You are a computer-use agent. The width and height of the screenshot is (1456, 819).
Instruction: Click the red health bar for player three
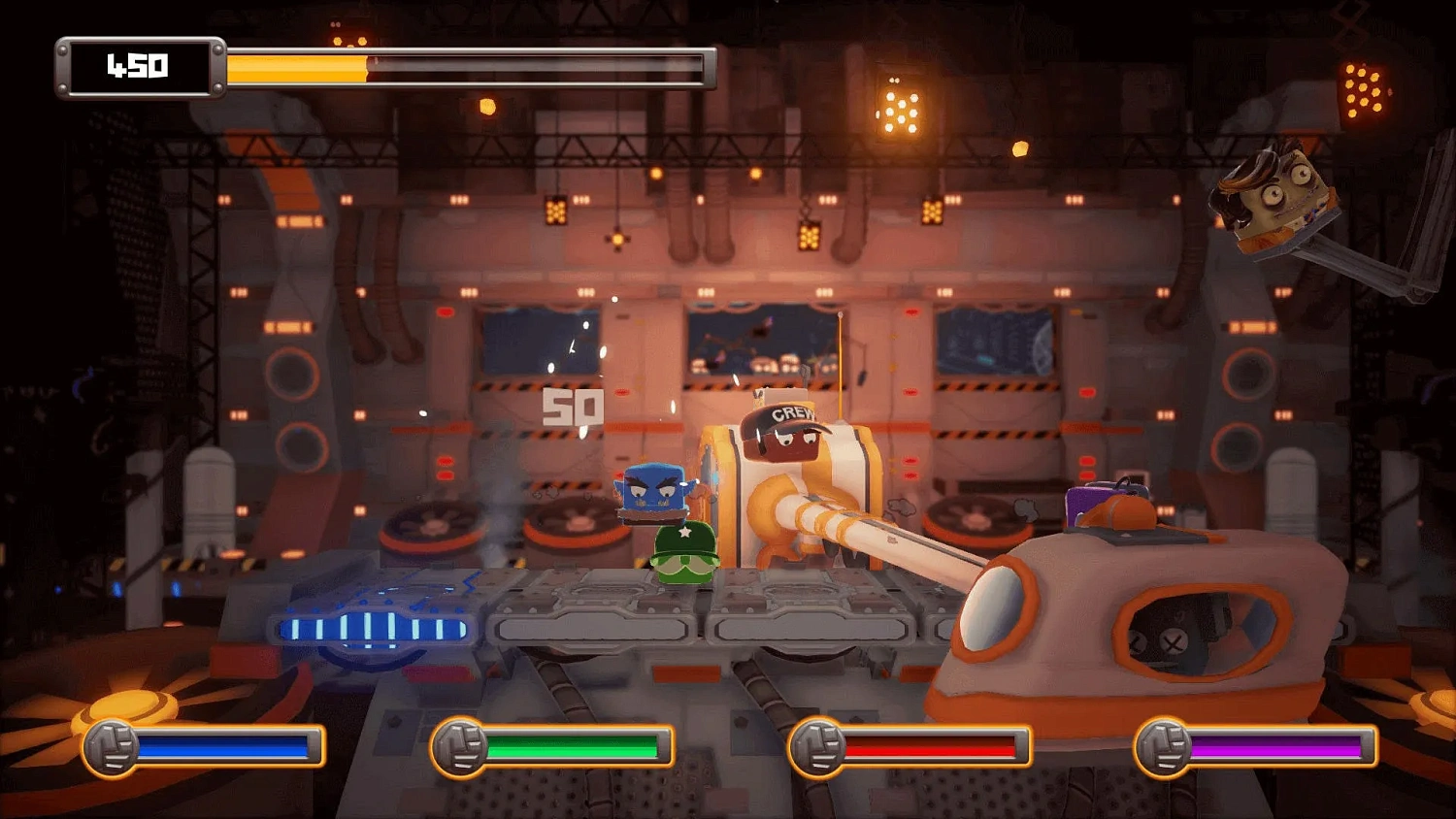pyautogui.click(x=932, y=747)
